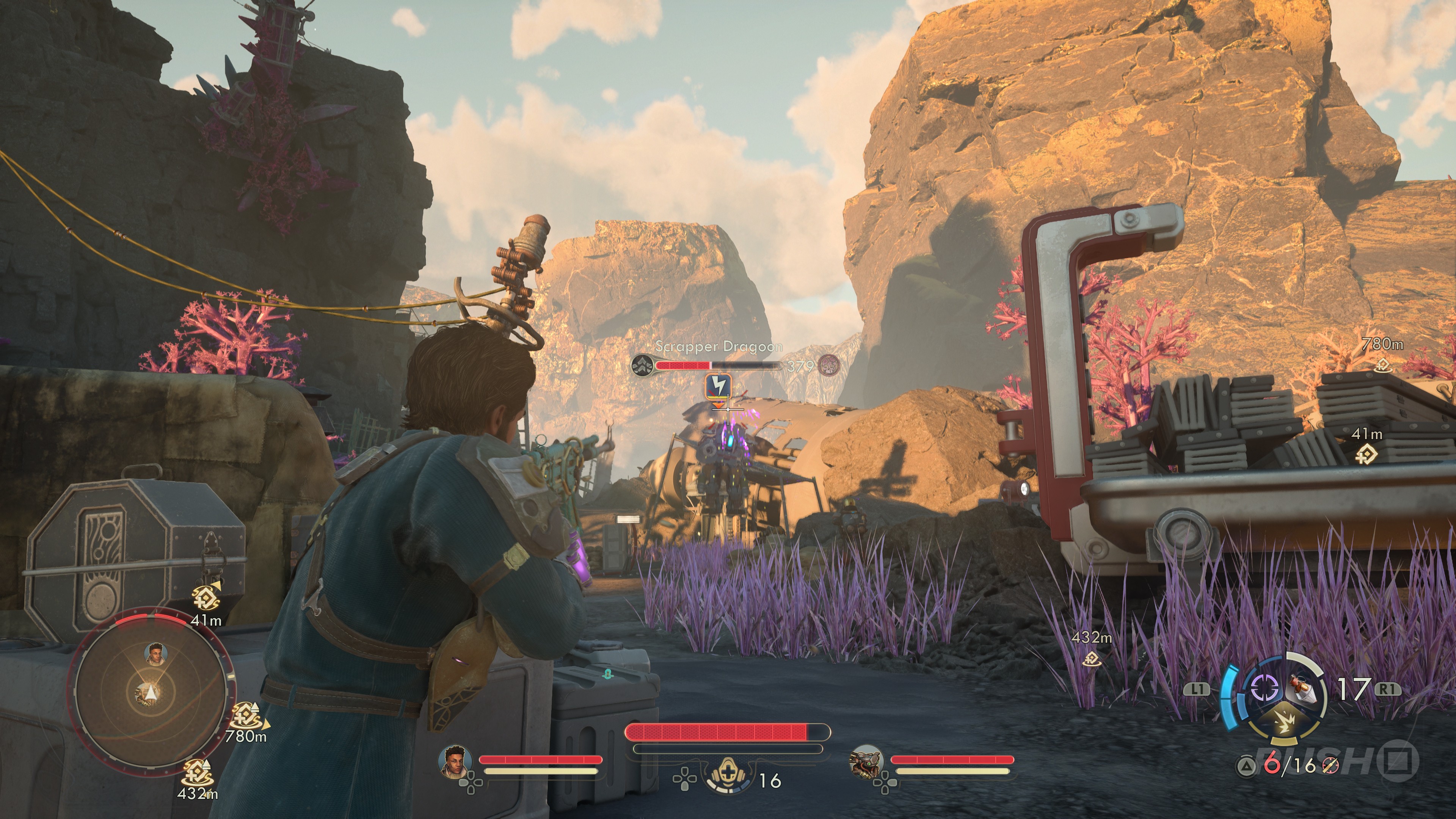Click the 432m waypoint marker in the grass
The width and height of the screenshot is (1456, 819).
tap(1092, 658)
